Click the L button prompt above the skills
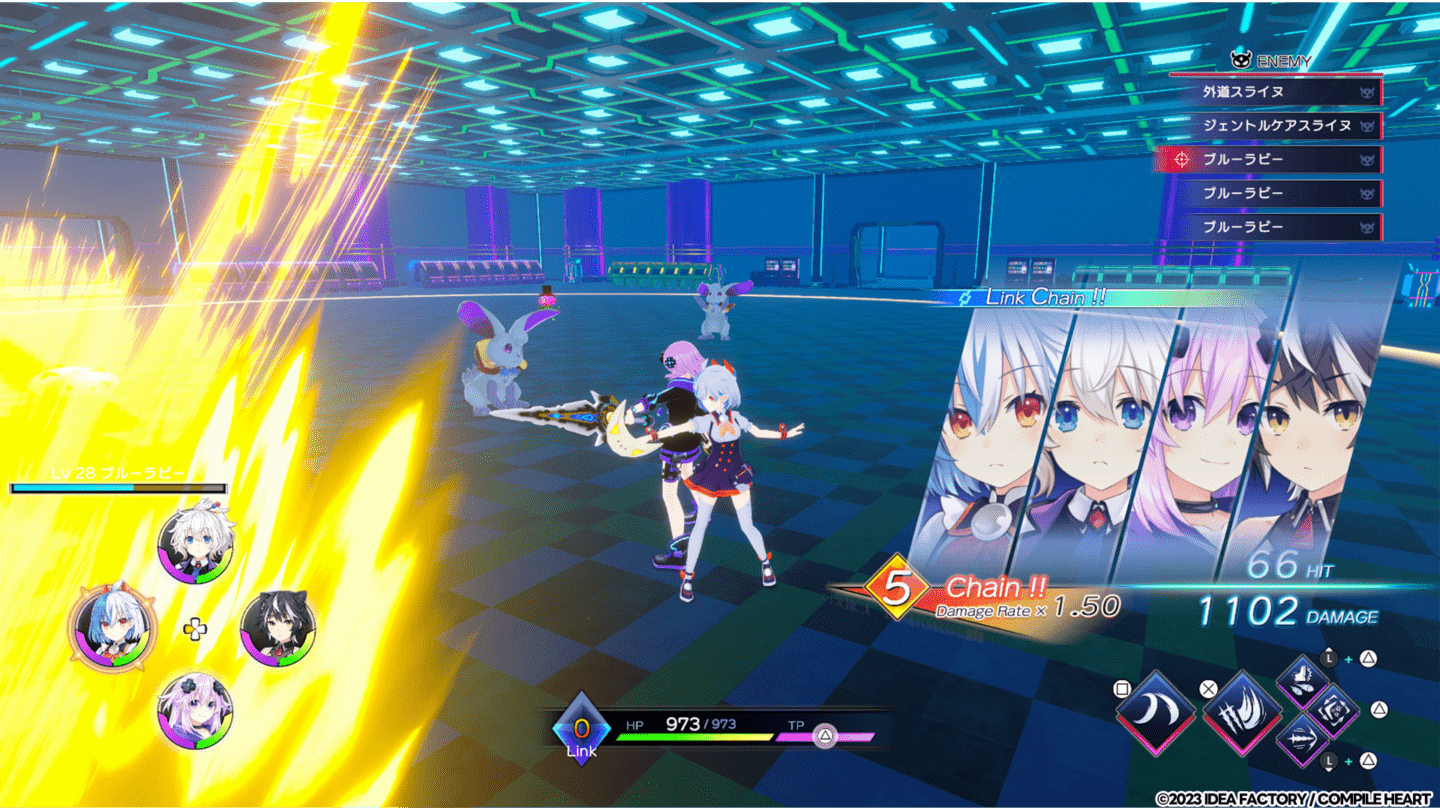This screenshot has width=1440, height=810. pyautogui.click(x=1328, y=657)
